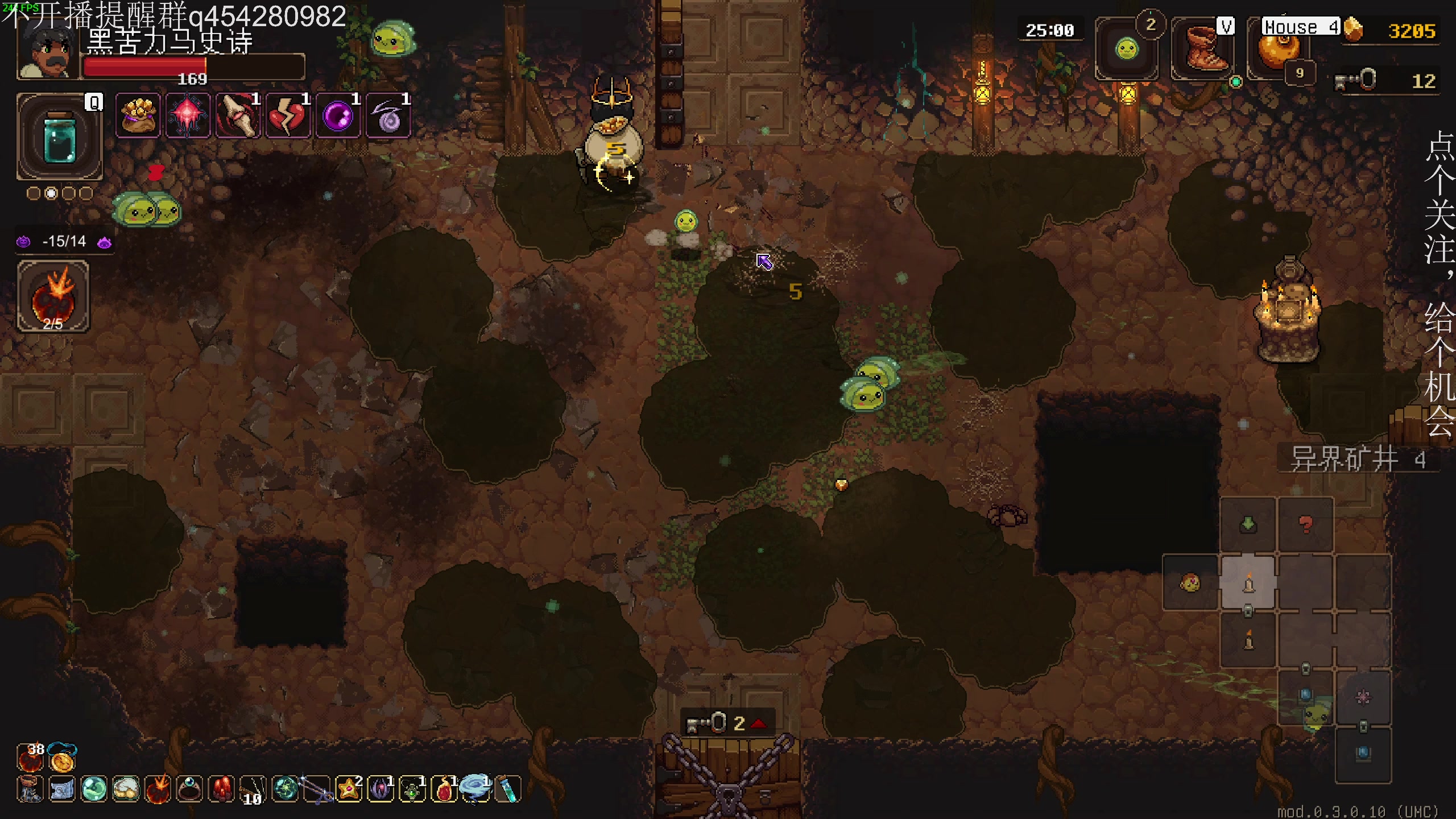The height and width of the screenshot is (819, 1456).
Task: Choose the purple orb curse icon
Action: (338, 116)
